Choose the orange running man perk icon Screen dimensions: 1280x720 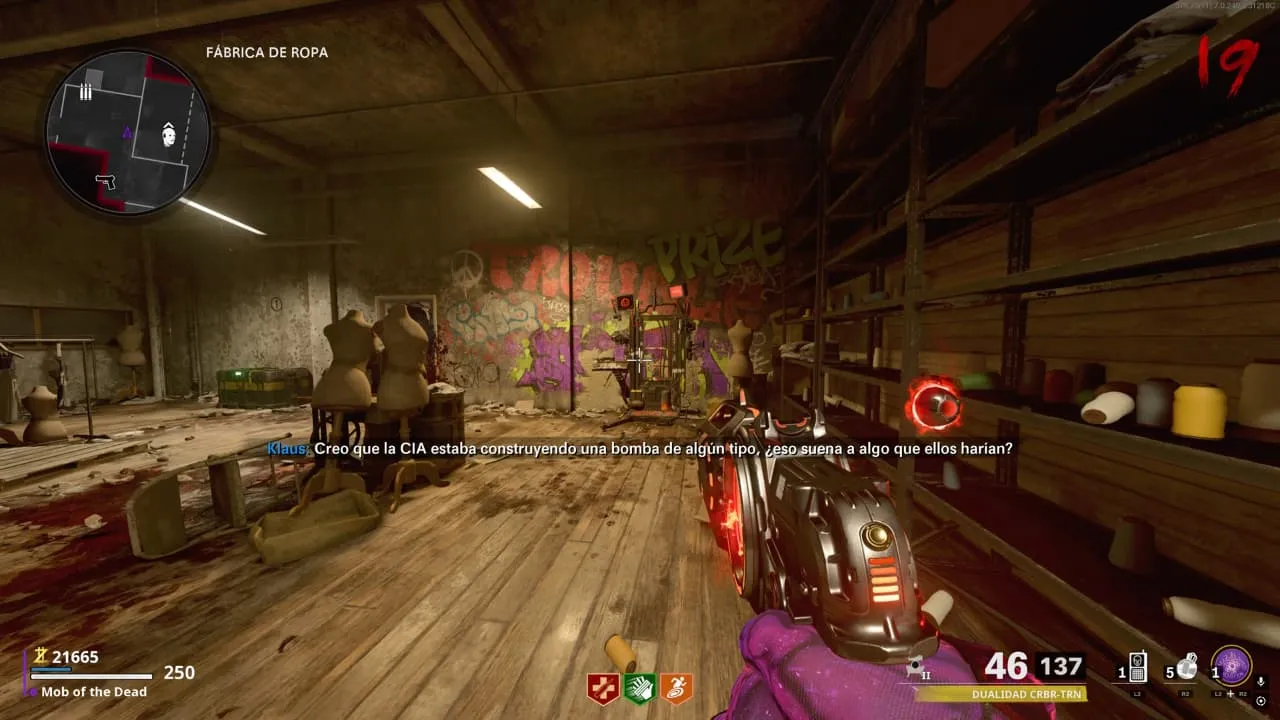[x=676, y=688]
